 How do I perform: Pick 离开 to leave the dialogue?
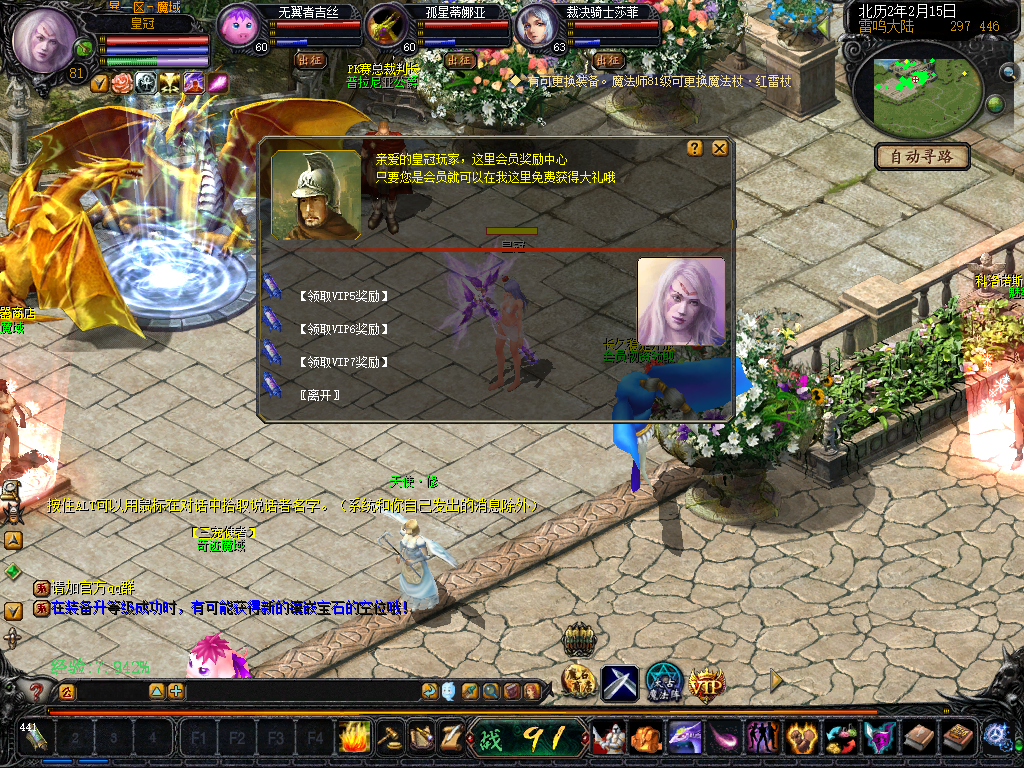click(320, 395)
